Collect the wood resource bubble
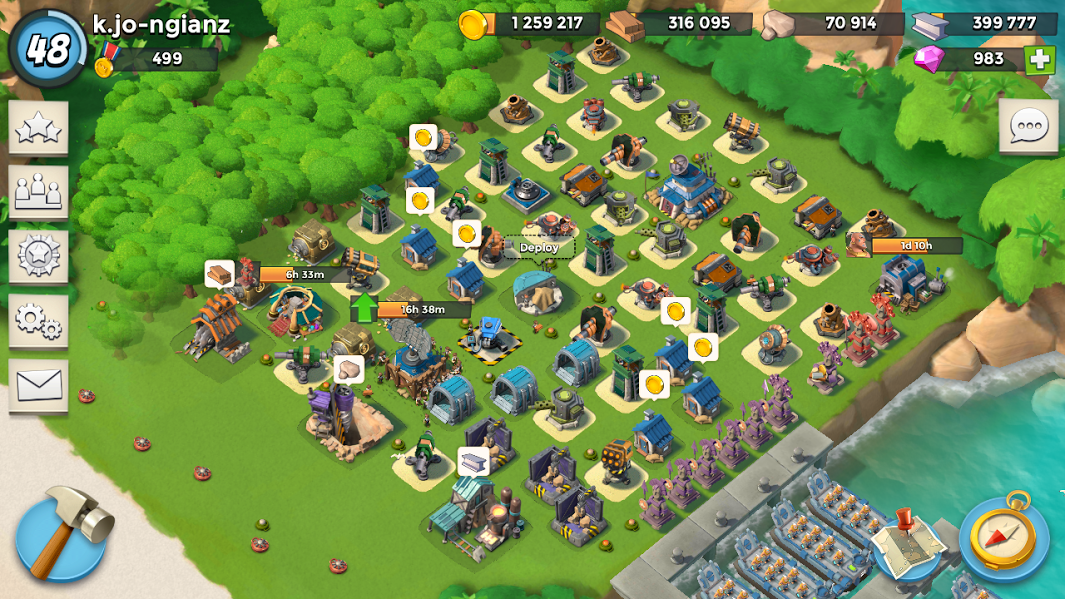Viewport: 1065px width, 599px height. click(x=219, y=273)
